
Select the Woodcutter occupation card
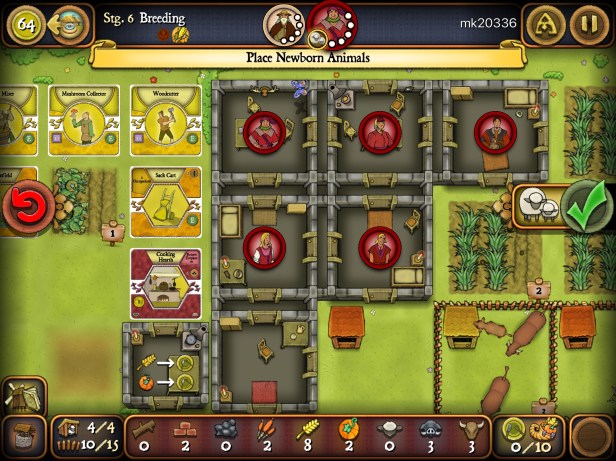[160, 120]
